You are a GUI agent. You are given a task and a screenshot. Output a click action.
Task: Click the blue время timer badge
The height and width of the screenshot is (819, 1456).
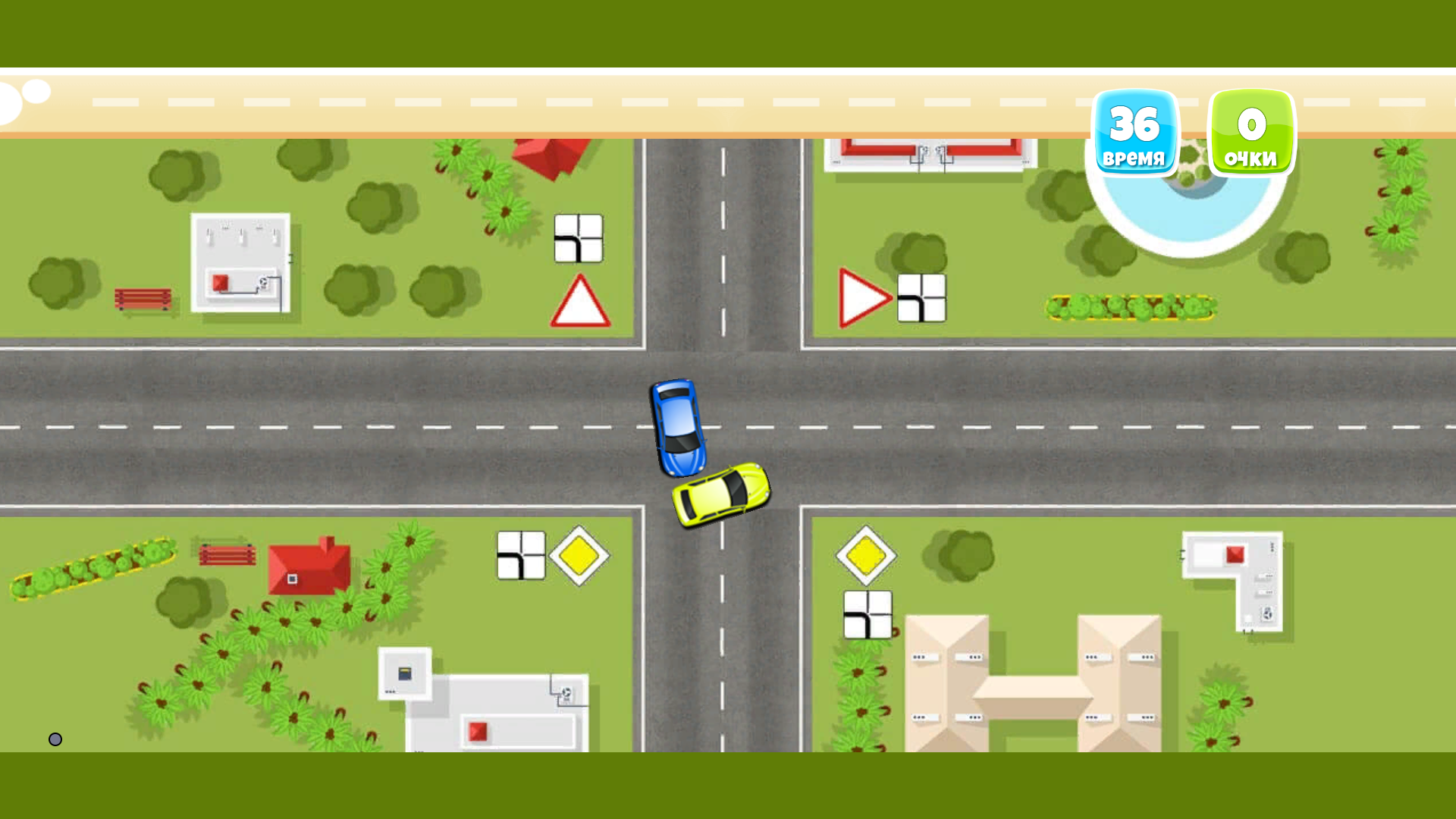click(1135, 133)
